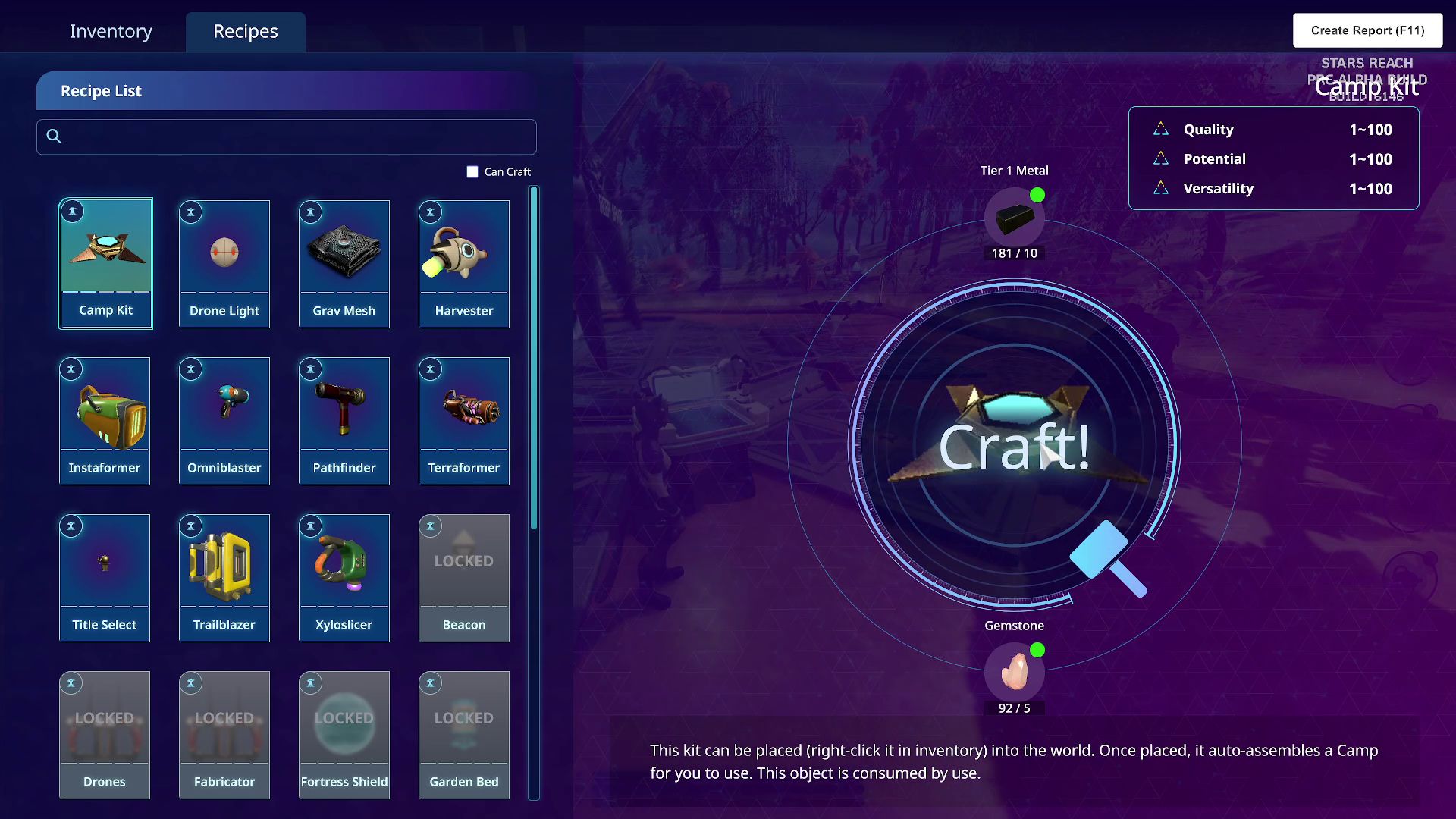The image size is (1456, 819).
Task: Switch to the Inventory tab
Action: point(111,31)
